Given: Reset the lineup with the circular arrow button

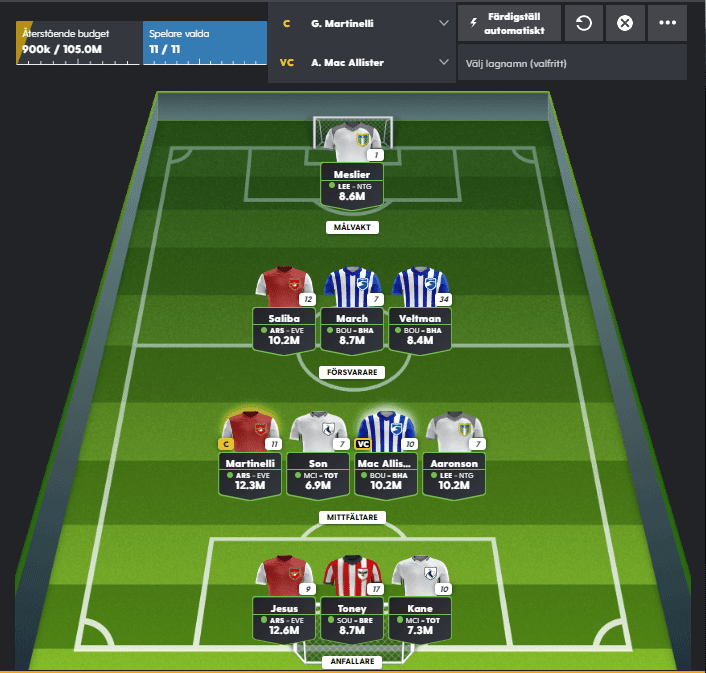Looking at the screenshot, I should click(x=582, y=22).
